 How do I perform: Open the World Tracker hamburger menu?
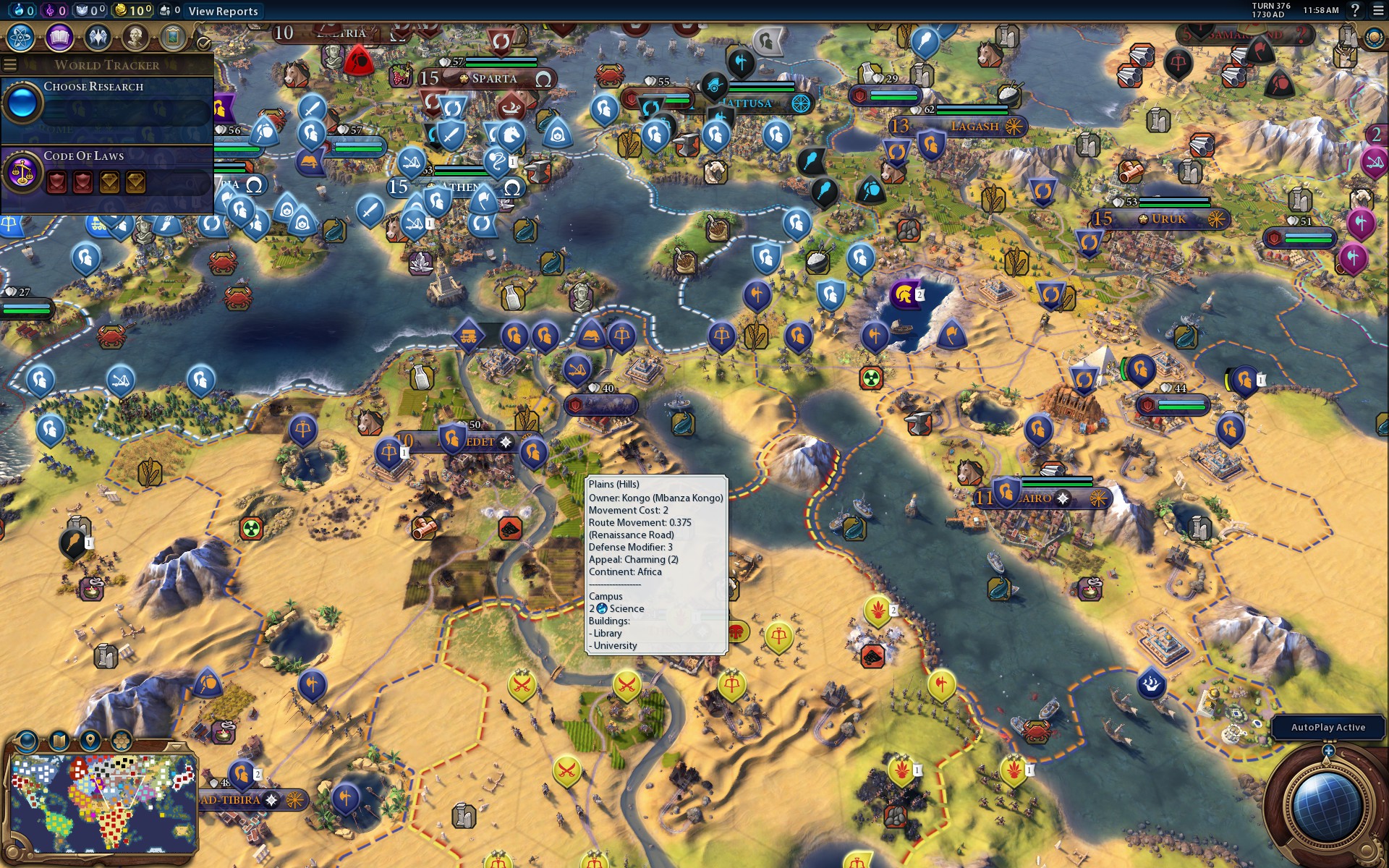pos(9,64)
